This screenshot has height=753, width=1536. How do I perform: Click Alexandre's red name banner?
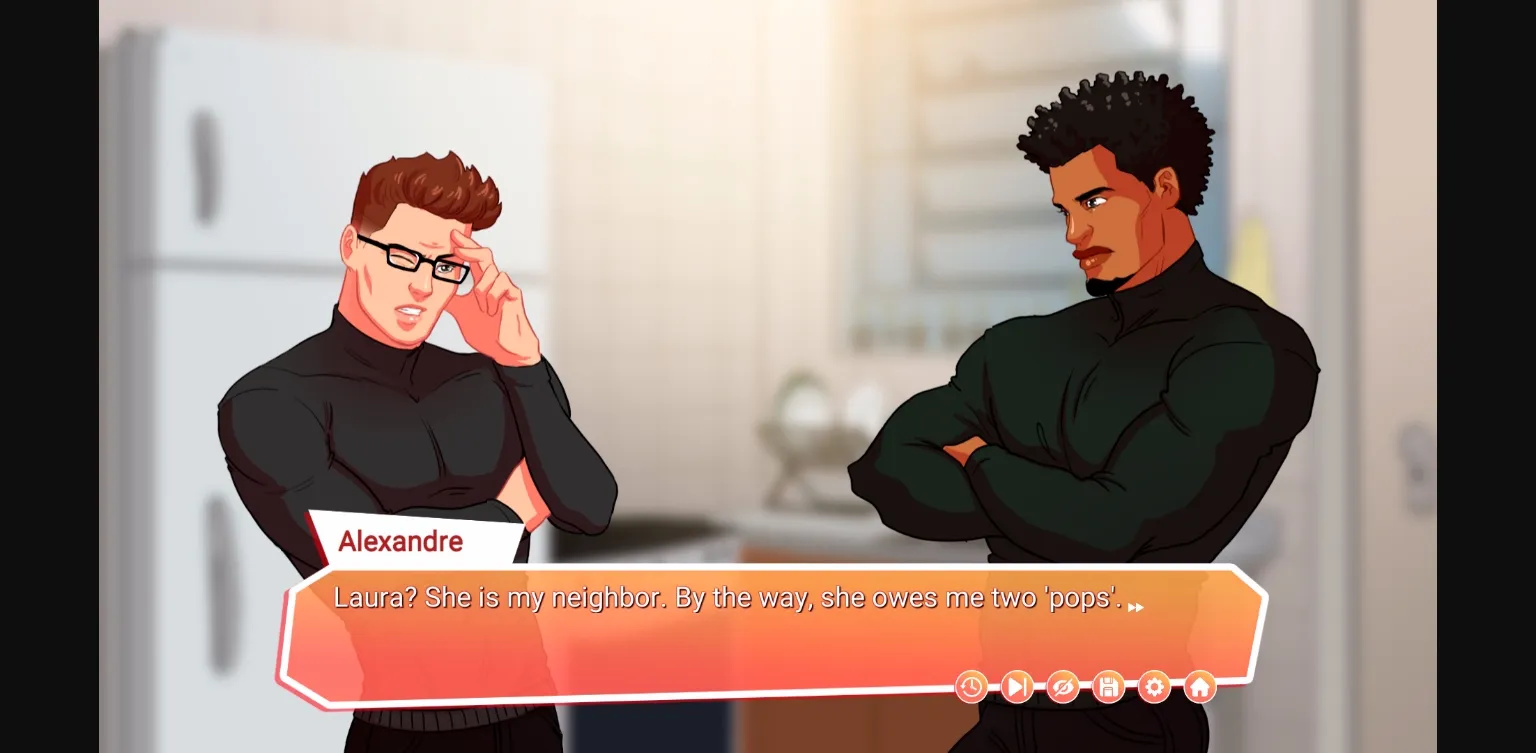400,542
